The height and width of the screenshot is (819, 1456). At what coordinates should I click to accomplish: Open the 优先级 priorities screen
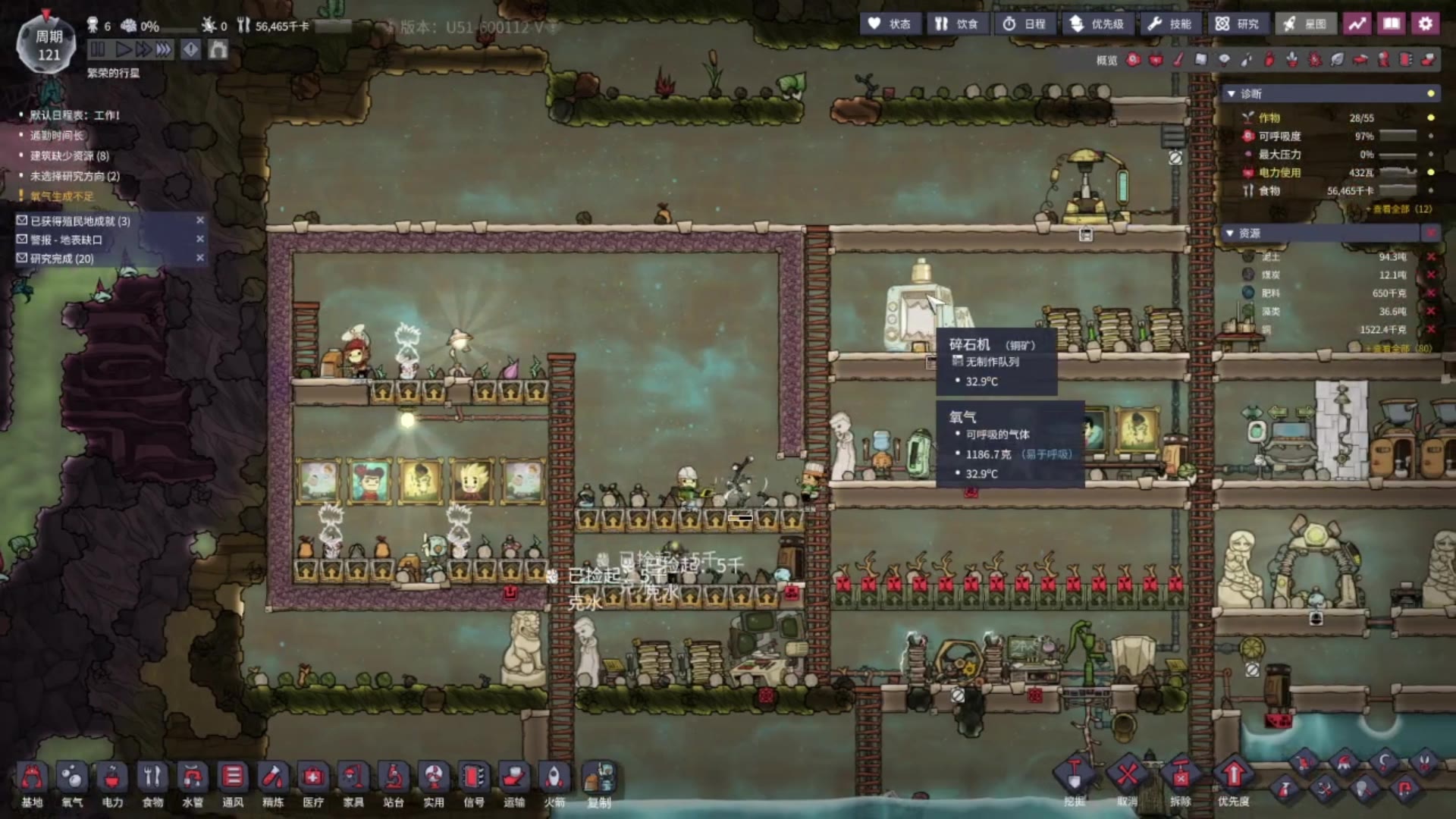point(1097,24)
